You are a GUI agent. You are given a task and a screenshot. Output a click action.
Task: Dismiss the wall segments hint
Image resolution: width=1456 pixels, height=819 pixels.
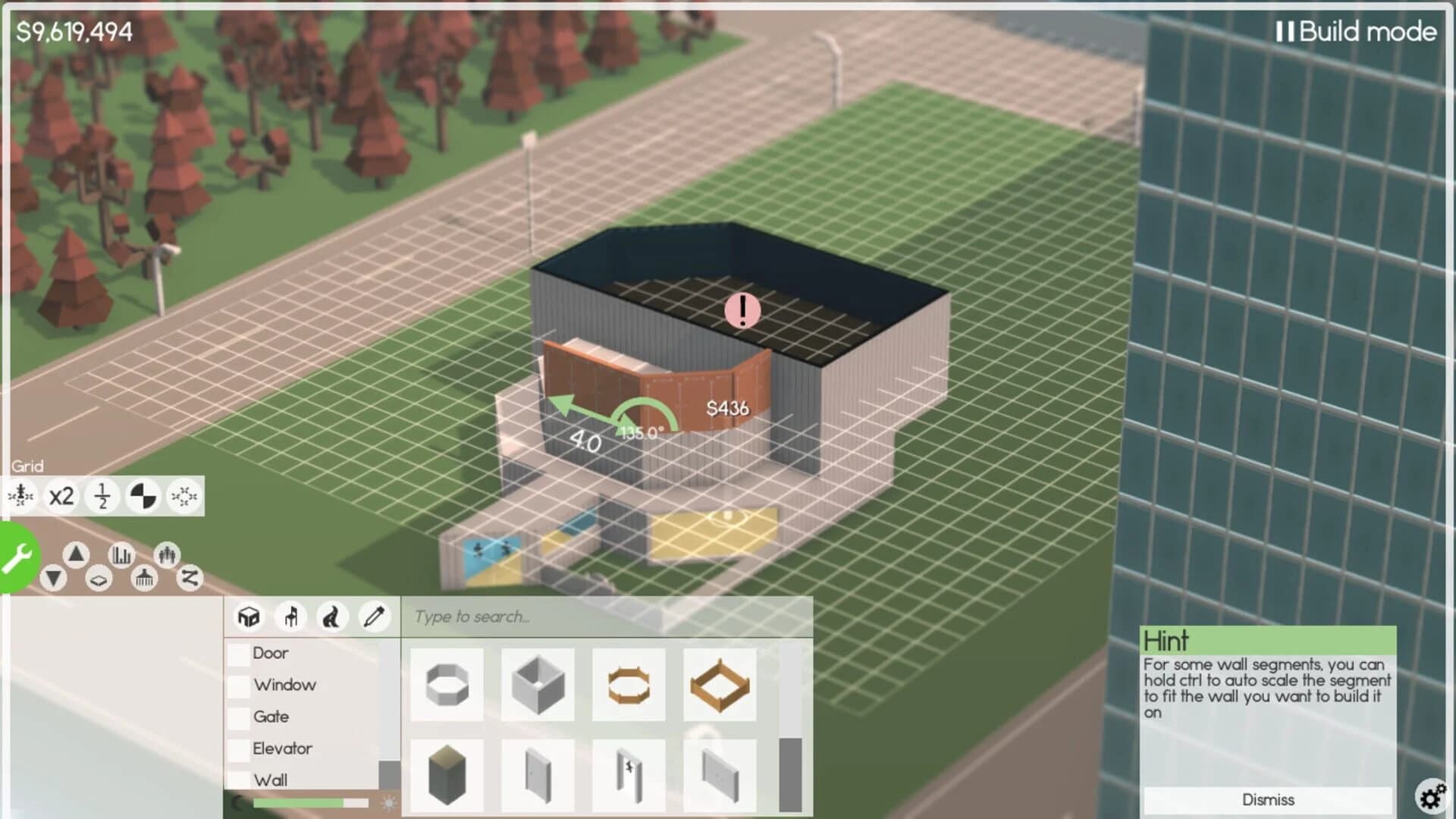(1269, 800)
